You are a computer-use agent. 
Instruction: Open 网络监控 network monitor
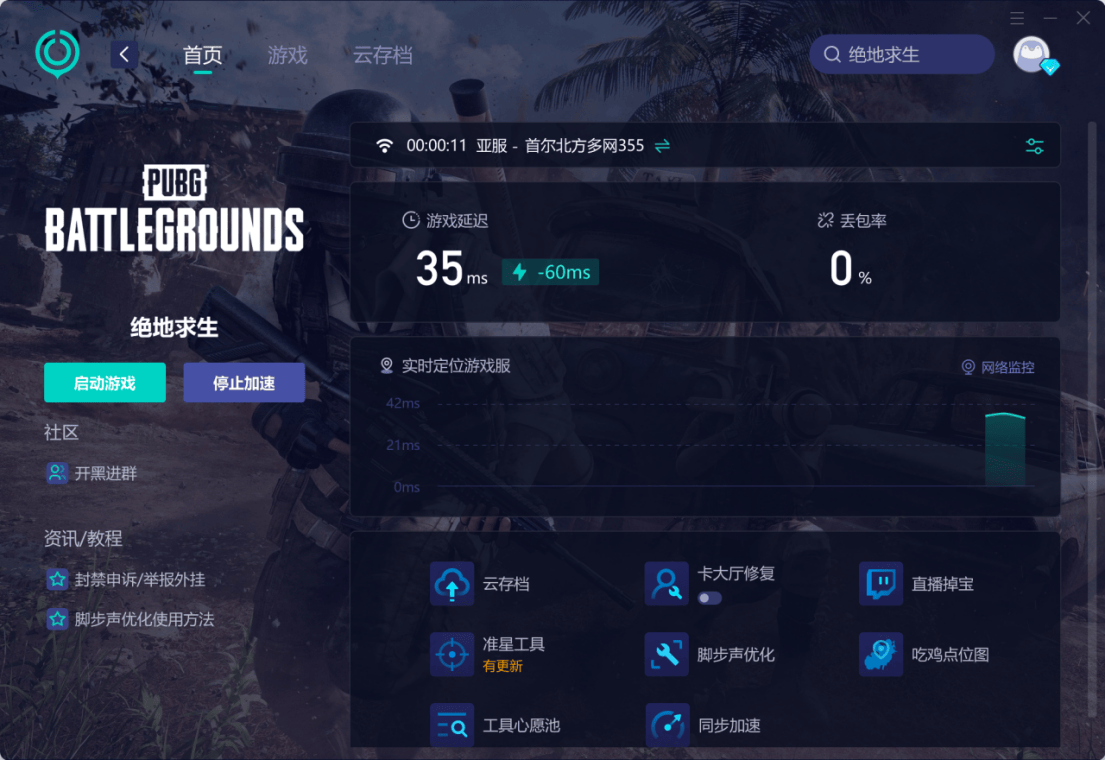click(998, 367)
